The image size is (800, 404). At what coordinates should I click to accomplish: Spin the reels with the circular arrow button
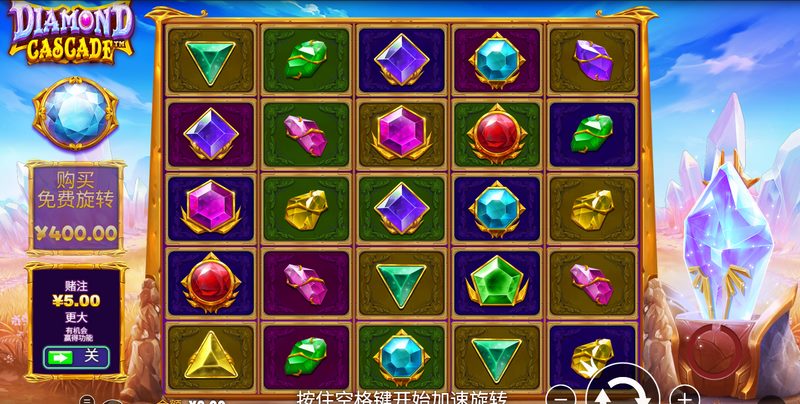tap(621, 390)
